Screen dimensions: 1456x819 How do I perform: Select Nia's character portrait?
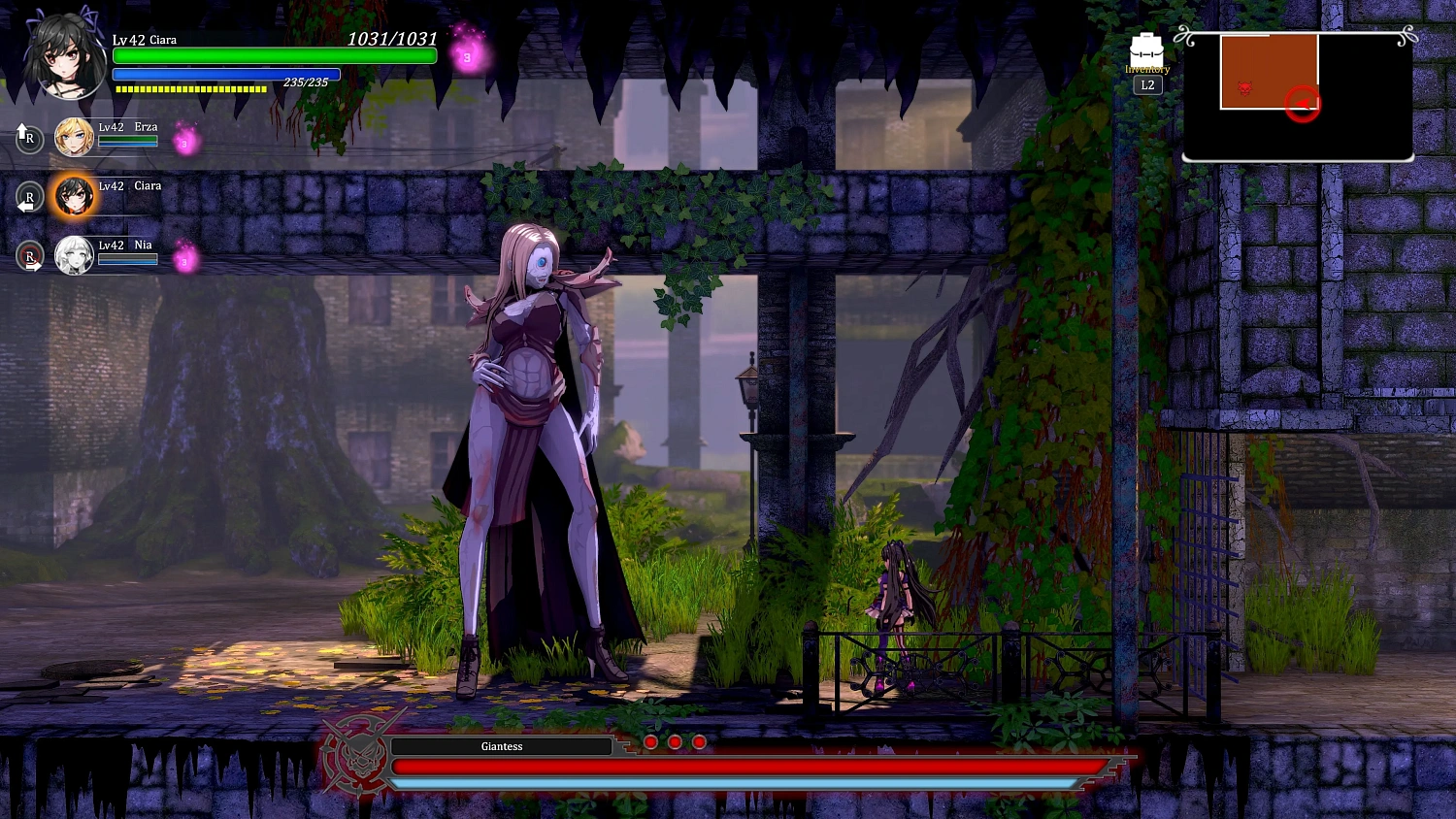(75, 255)
